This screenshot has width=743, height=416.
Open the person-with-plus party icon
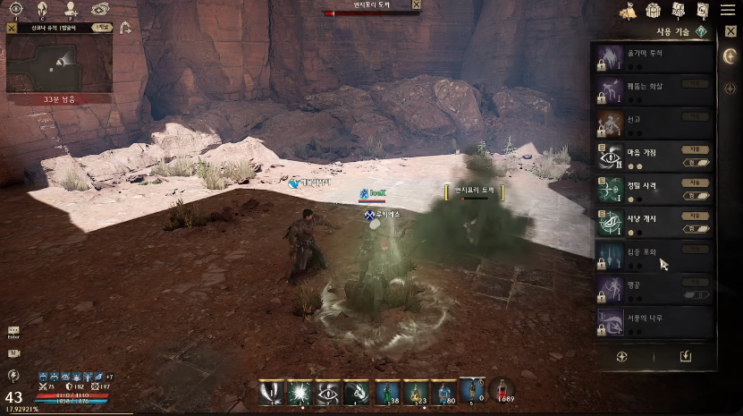(70, 9)
